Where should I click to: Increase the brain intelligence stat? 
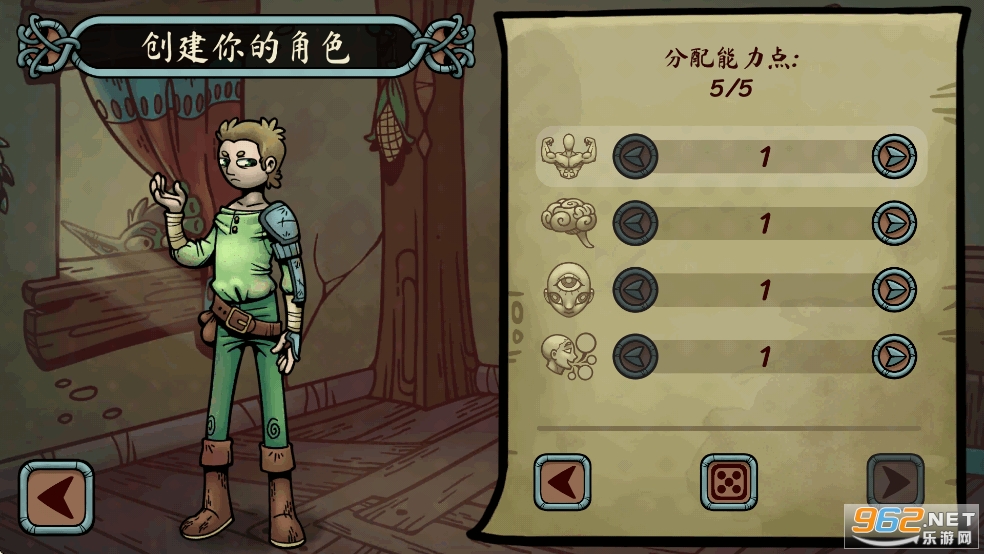894,223
